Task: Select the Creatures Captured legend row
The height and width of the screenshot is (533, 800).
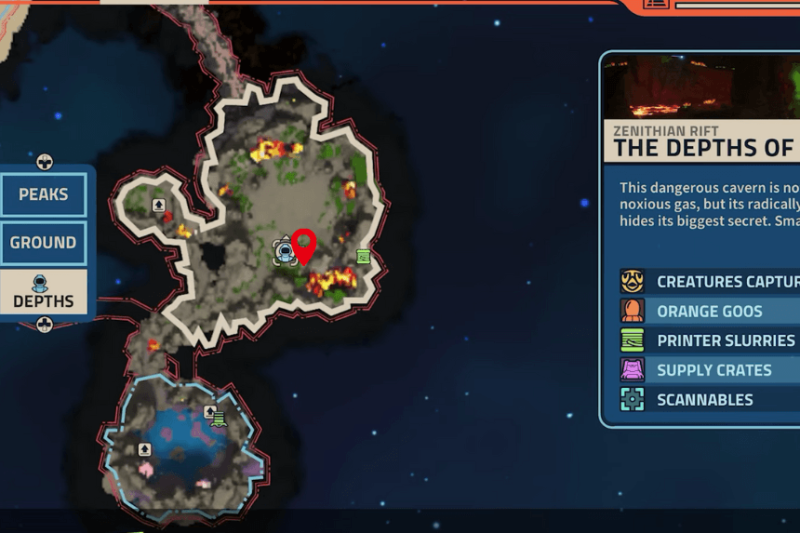Action: point(710,281)
